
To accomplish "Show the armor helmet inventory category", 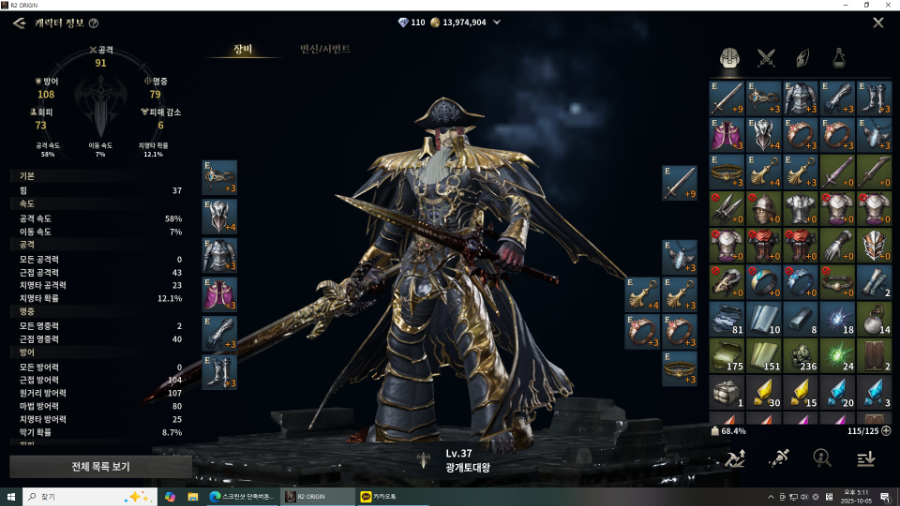I will point(729,57).
